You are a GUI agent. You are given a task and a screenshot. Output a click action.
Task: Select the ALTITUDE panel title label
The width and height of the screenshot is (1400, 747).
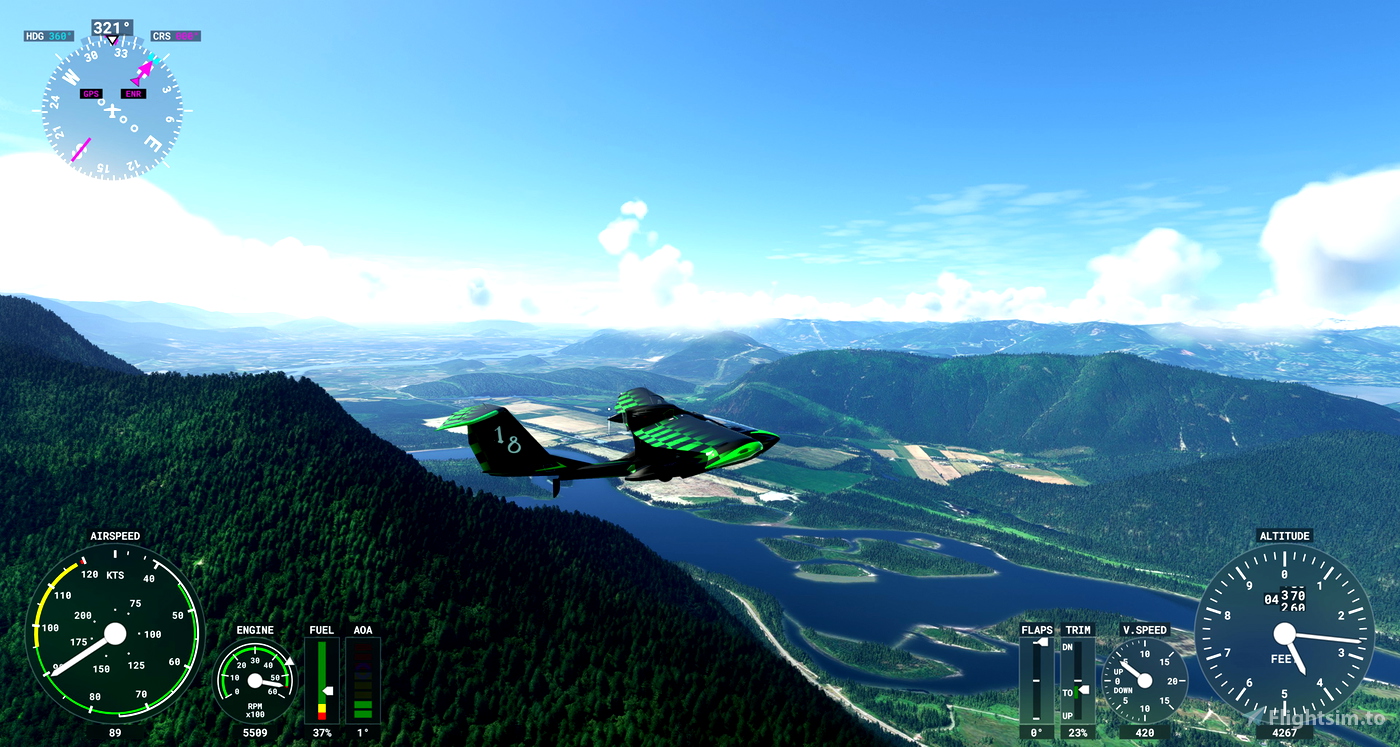pos(1285,535)
